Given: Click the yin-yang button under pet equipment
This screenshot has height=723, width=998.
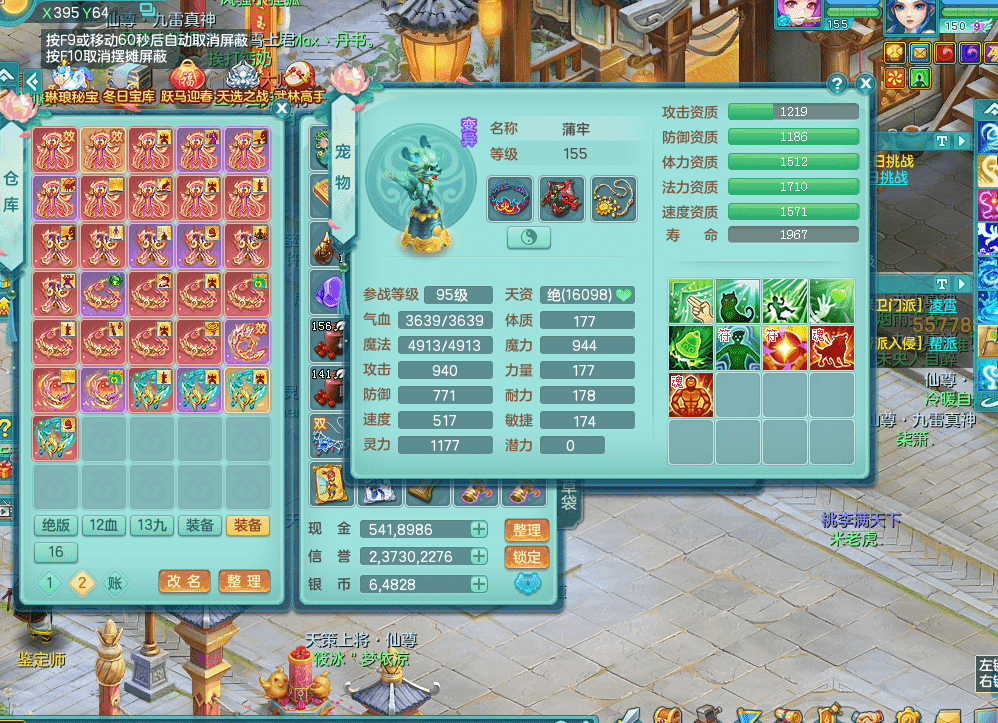Looking at the screenshot, I should (x=530, y=236).
